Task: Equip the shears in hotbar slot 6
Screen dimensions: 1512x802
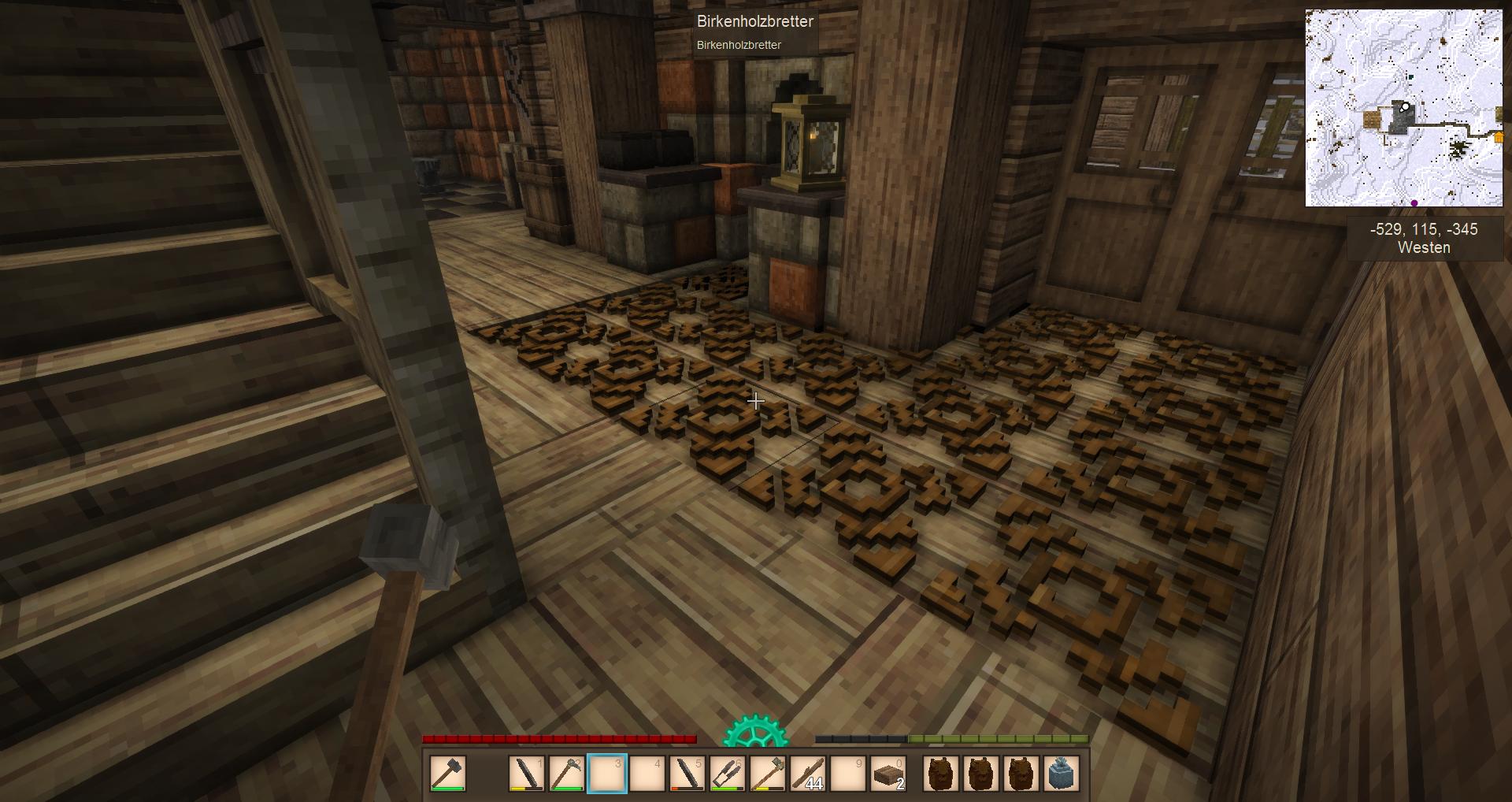Action: click(728, 773)
